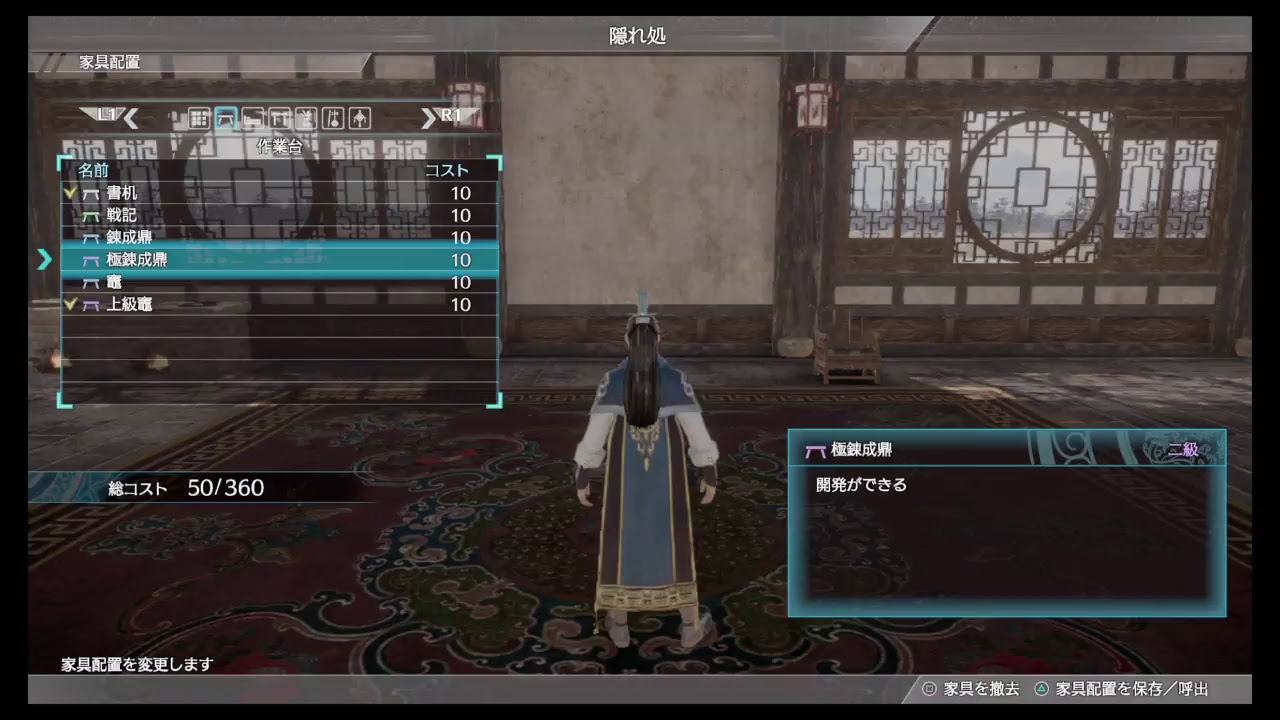Screen dimensions: 1280x720
Task: Select the plant furniture category icon
Action: (x=306, y=117)
